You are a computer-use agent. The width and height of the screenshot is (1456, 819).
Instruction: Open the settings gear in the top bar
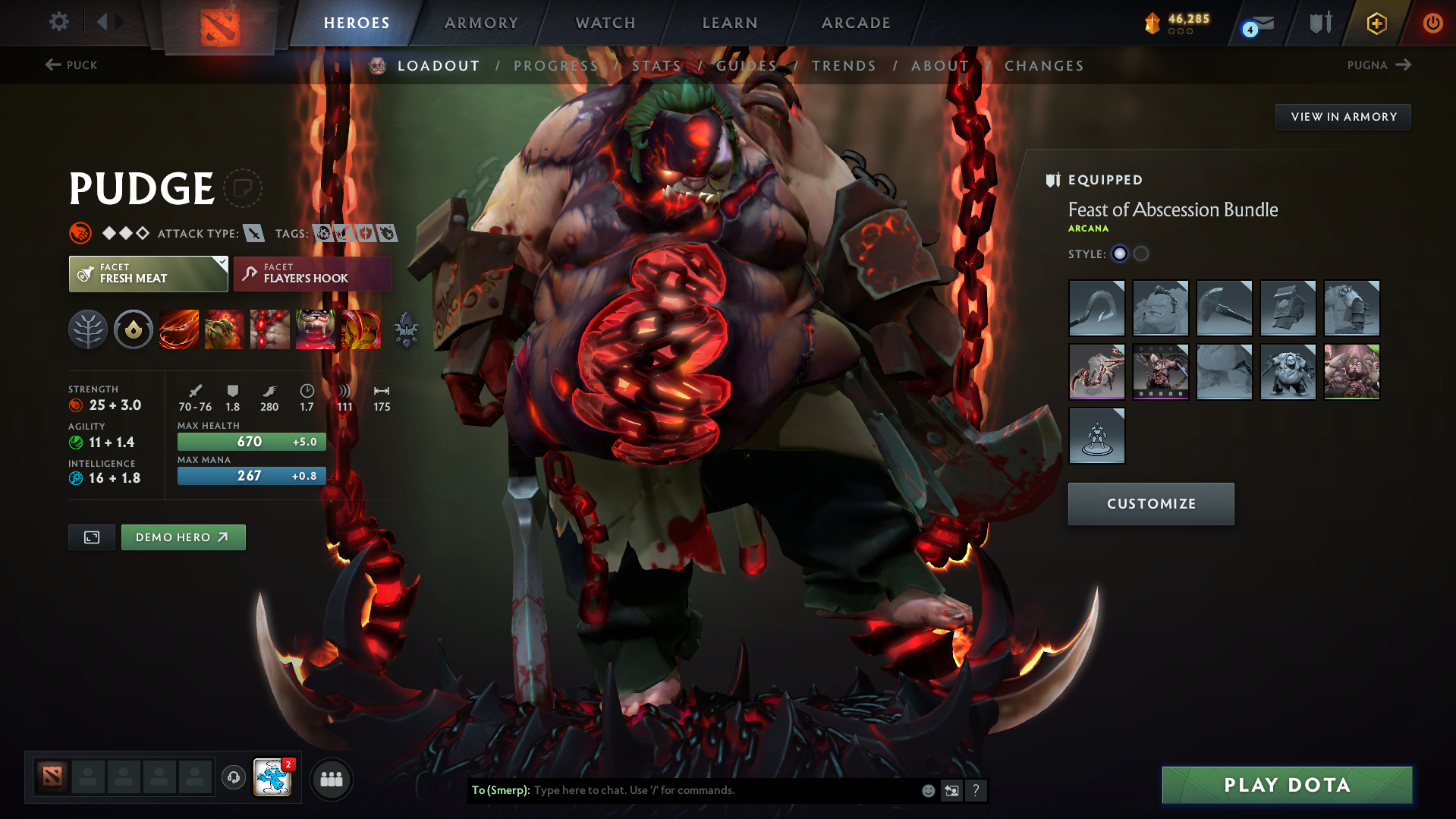[58, 22]
